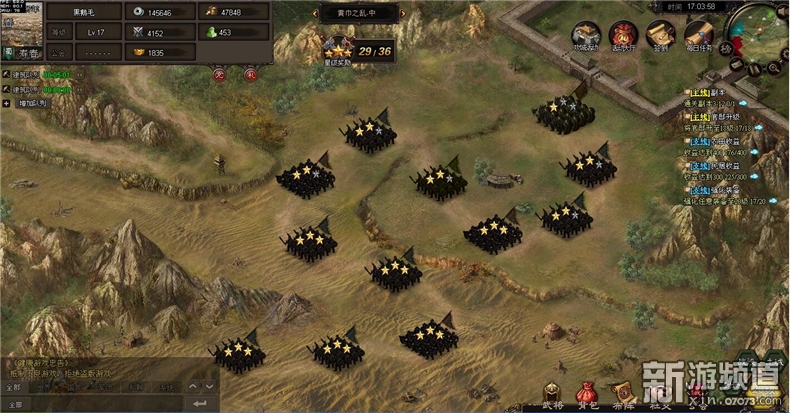Open the 每日任务 daily quests icon
The image size is (790, 413).
coord(698,34)
